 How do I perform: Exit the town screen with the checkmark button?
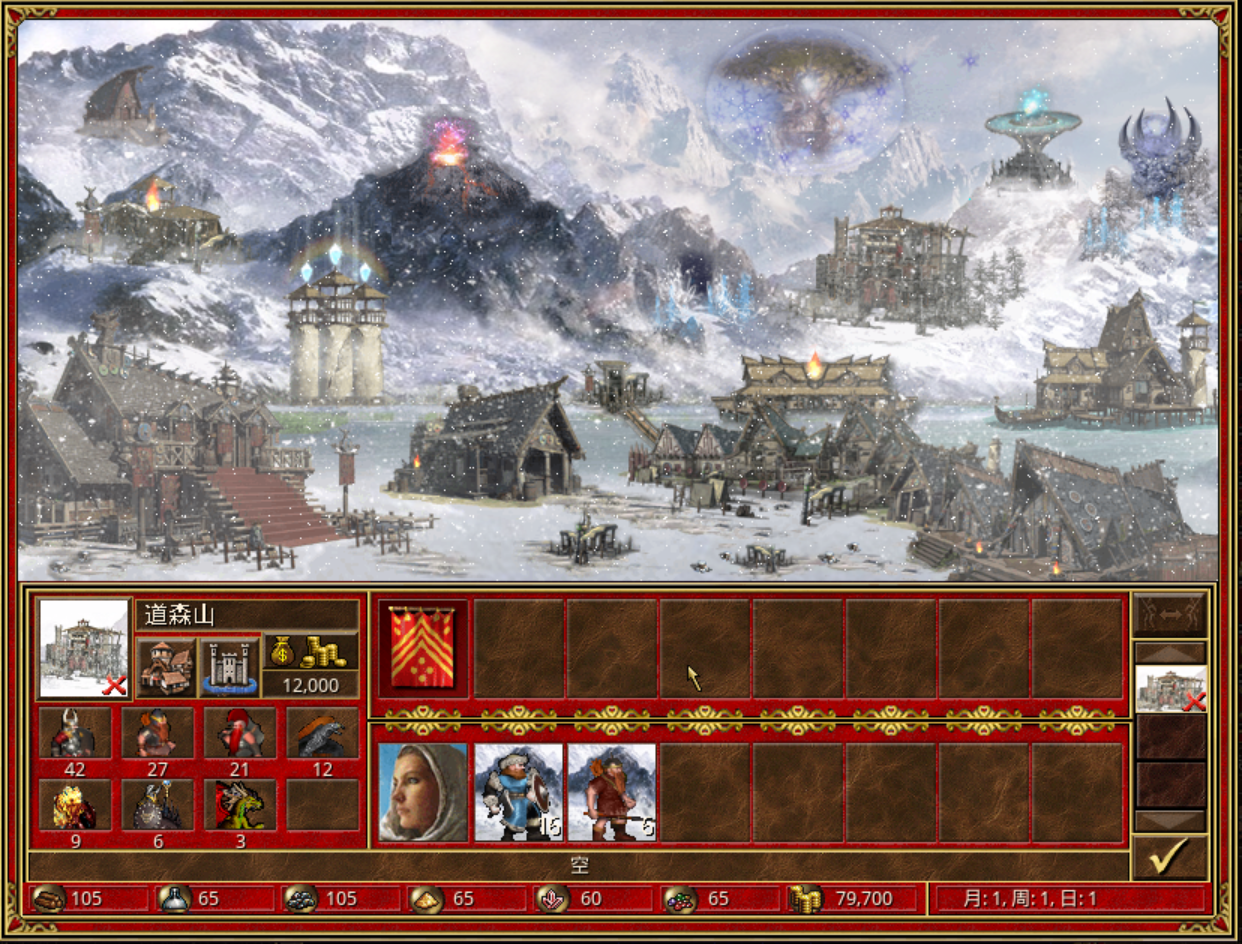pyautogui.click(x=1169, y=857)
